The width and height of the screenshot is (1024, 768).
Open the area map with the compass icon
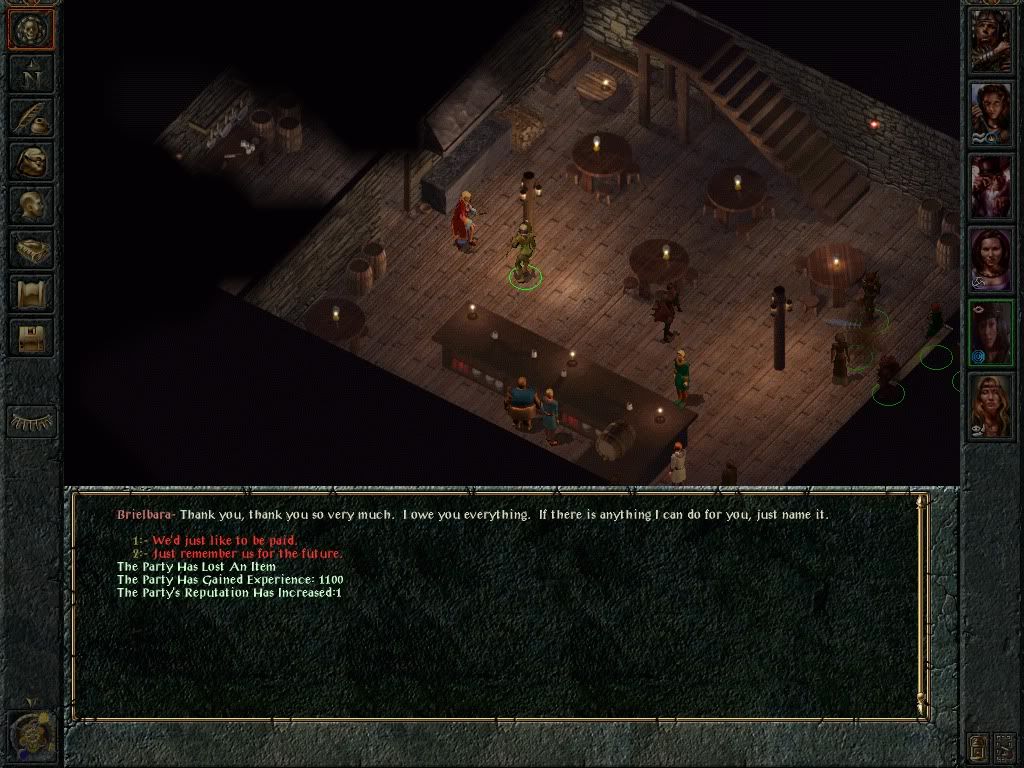(x=31, y=74)
